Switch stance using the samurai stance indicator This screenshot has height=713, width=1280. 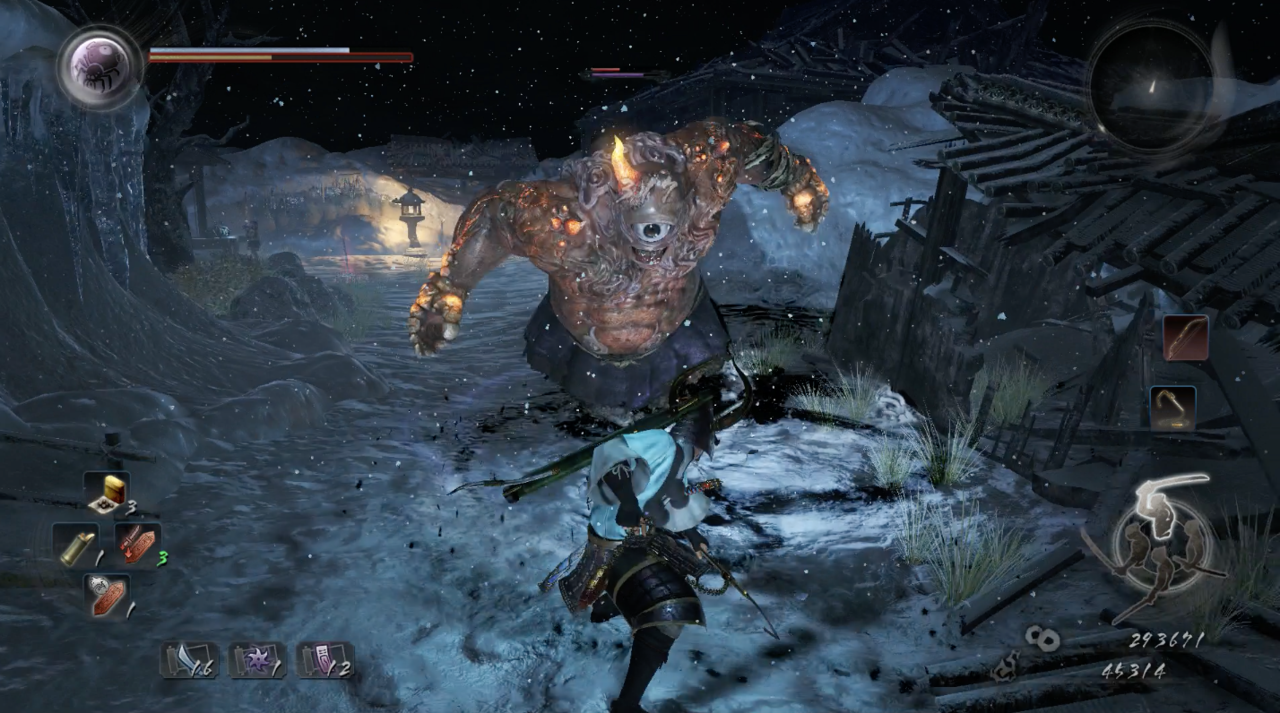pos(1160,547)
